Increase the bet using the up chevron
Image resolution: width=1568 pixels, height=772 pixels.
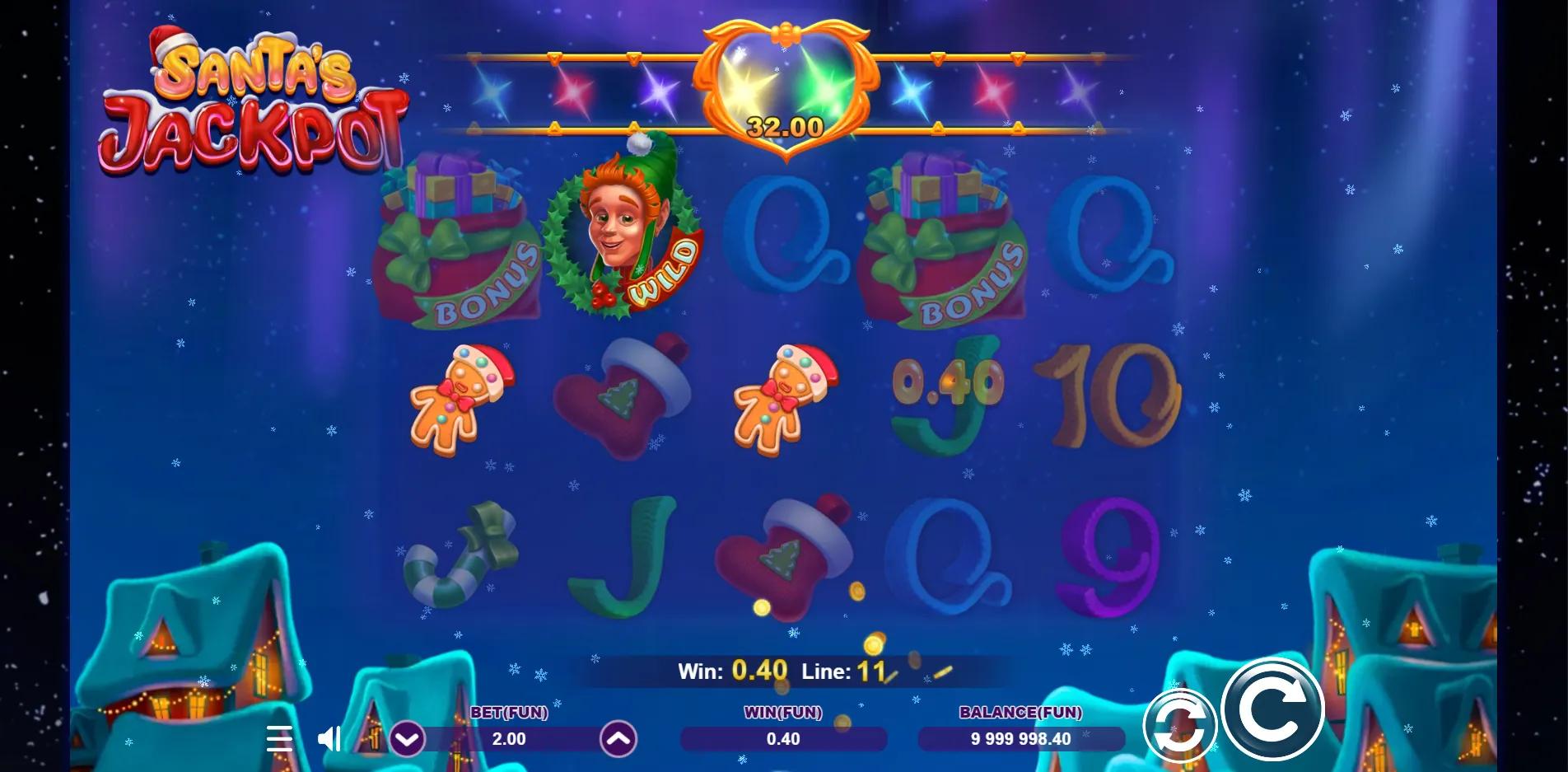tap(617, 739)
